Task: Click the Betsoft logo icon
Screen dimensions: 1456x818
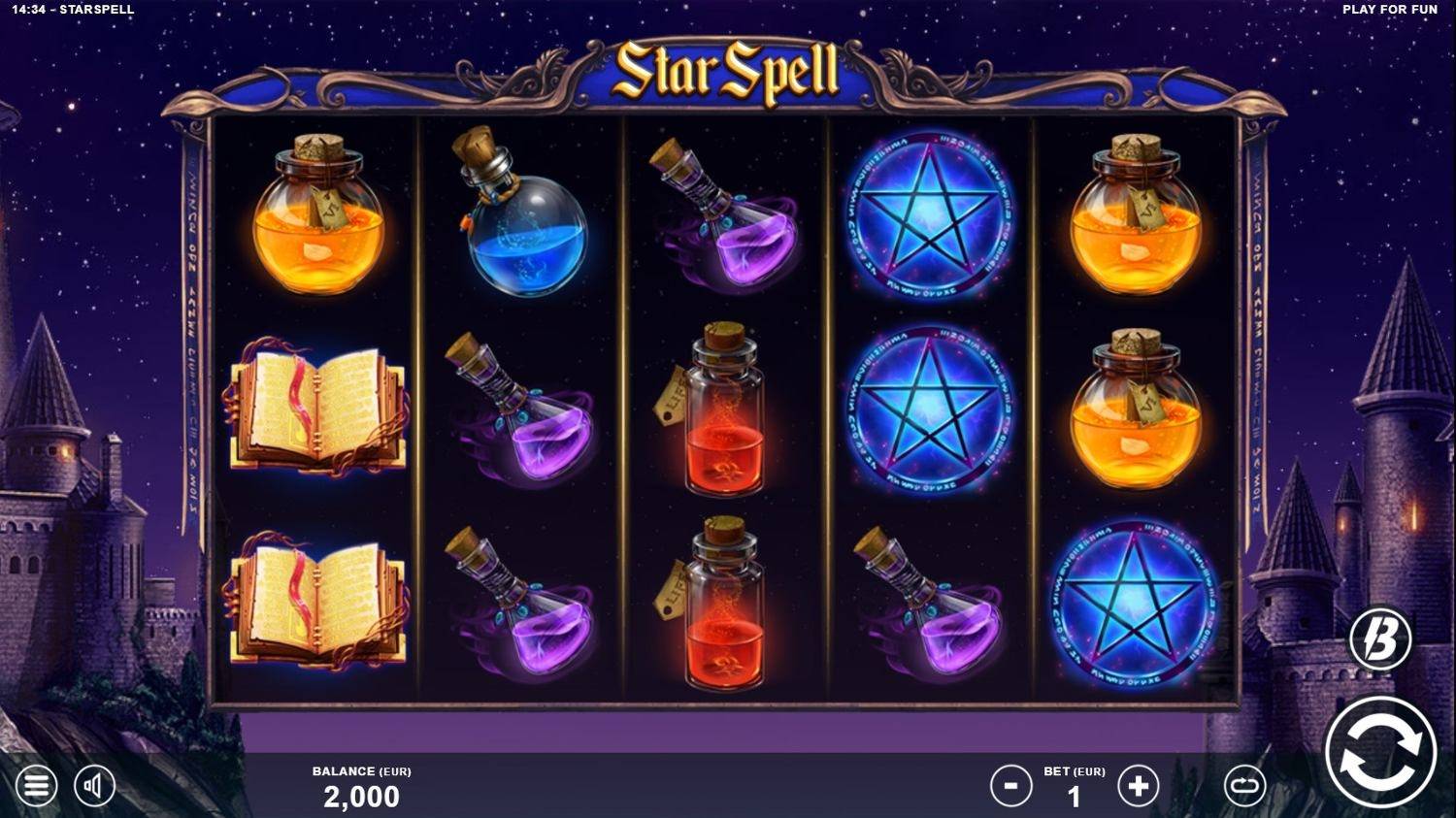Action: [1383, 636]
